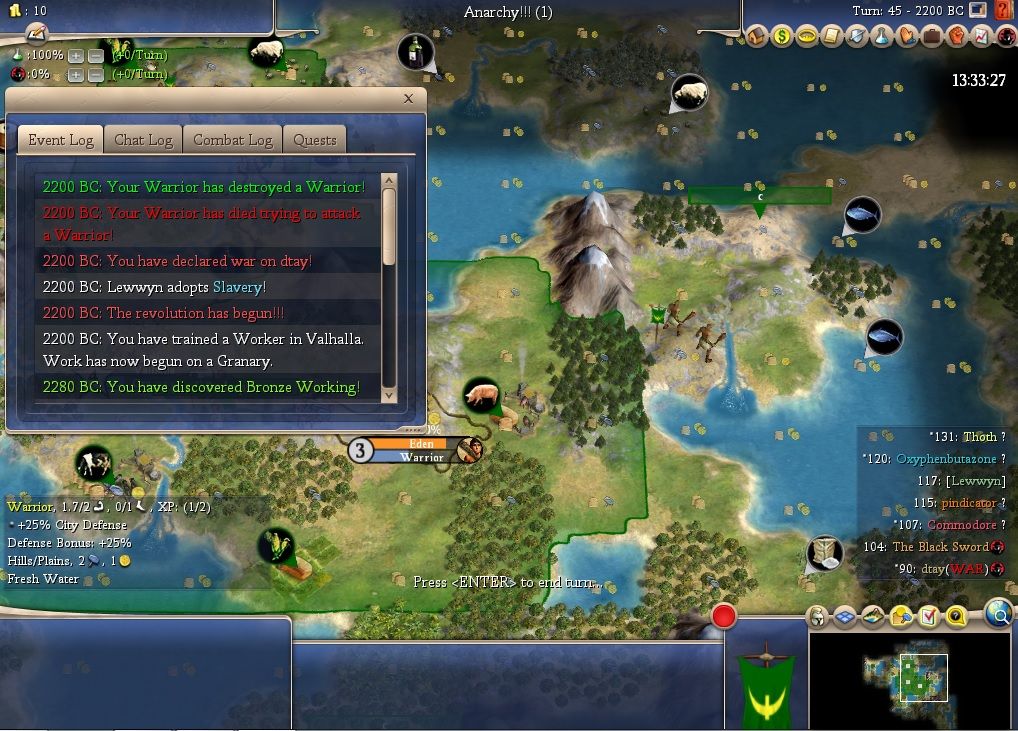Select player Thoth in the scoreboard

tap(979, 437)
